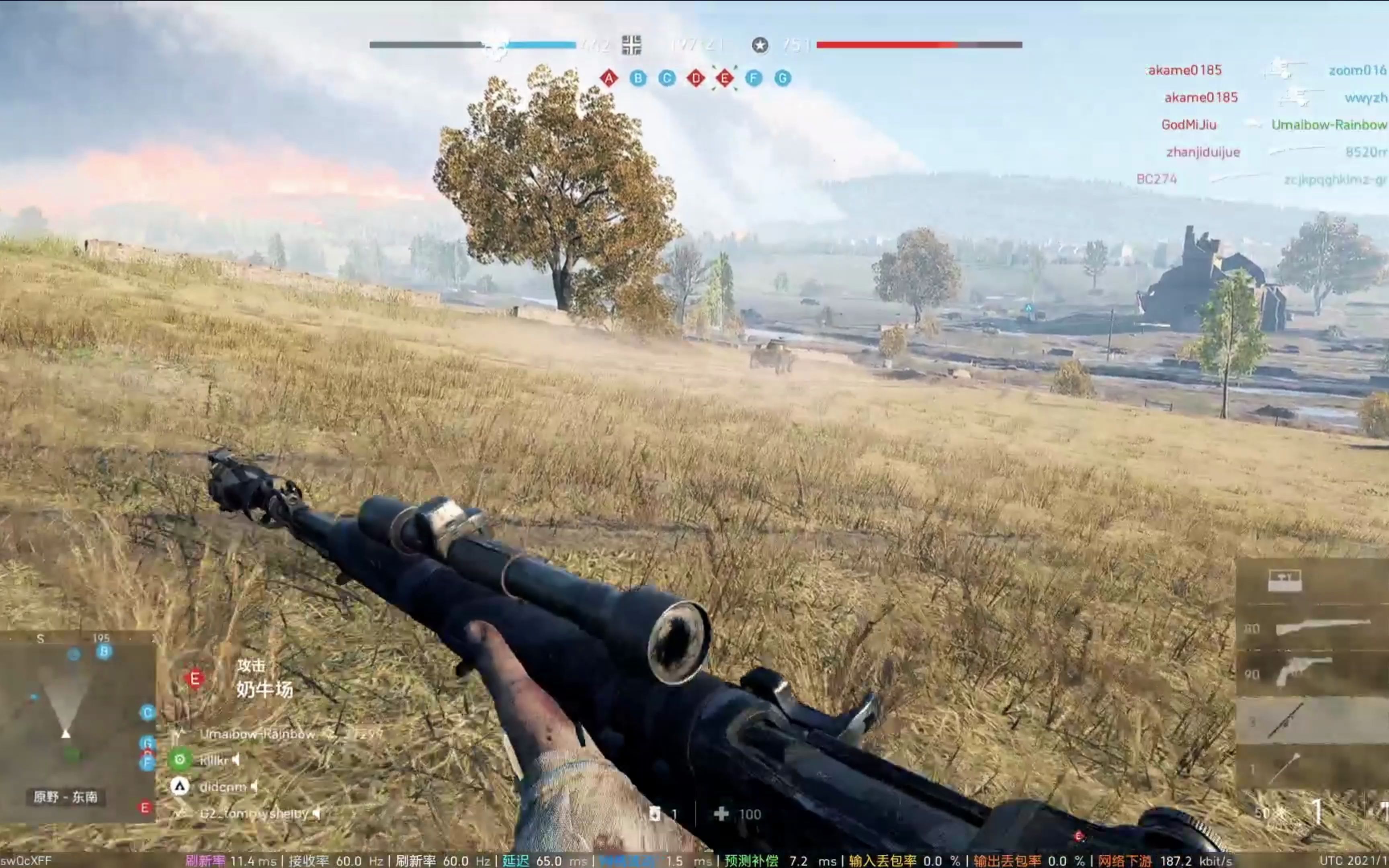Select capture point B at top center
The image size is (1389, 868).
[x=638, y=78]
